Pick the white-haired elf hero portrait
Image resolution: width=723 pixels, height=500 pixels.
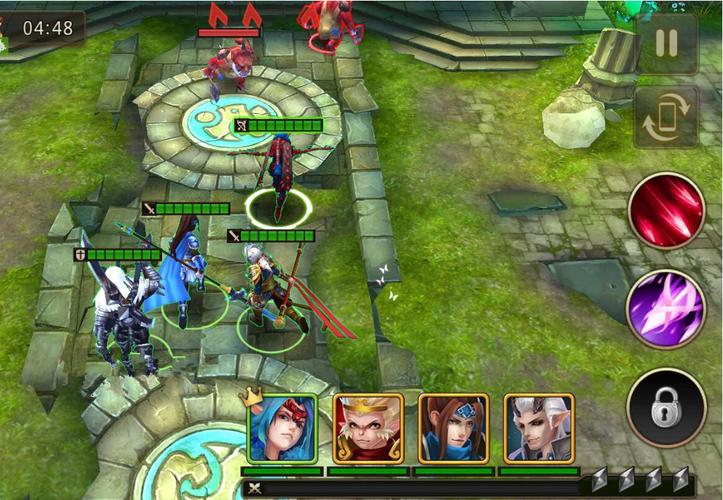538,428
